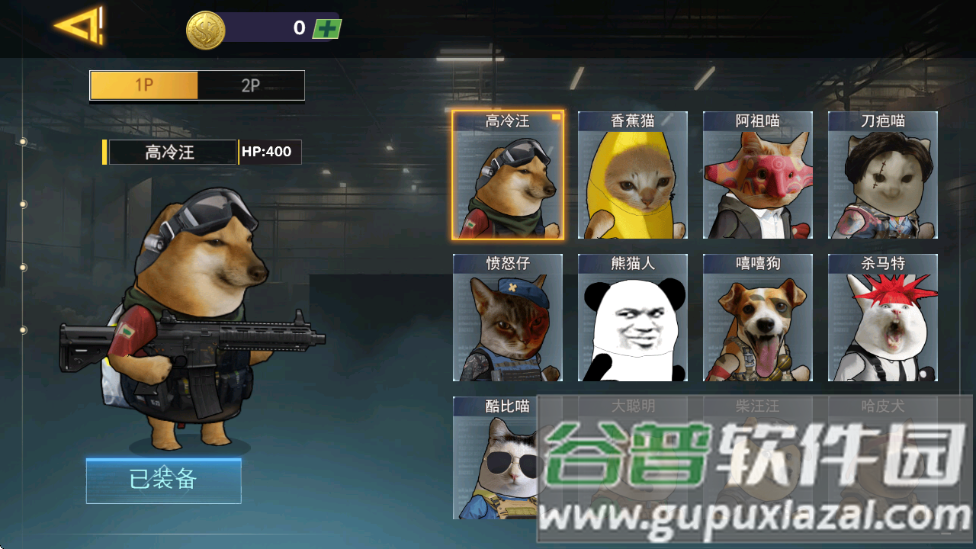976x549 pixels.
Task: Pick the 阿祖喵 masked cat character
Action: pos(757,176)
